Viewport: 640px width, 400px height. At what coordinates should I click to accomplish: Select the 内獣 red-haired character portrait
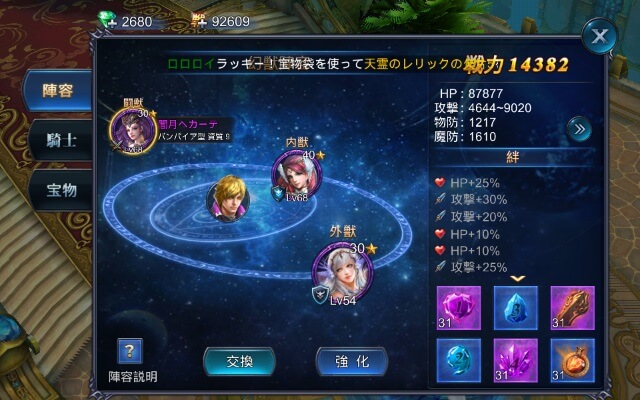(x=300, y=176)
